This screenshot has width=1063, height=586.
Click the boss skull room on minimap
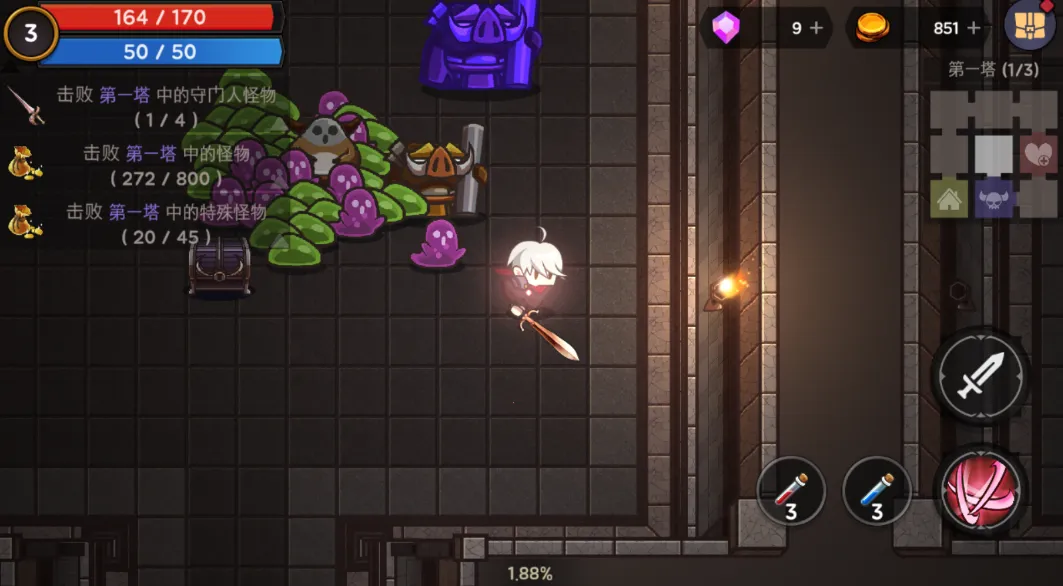994,198
